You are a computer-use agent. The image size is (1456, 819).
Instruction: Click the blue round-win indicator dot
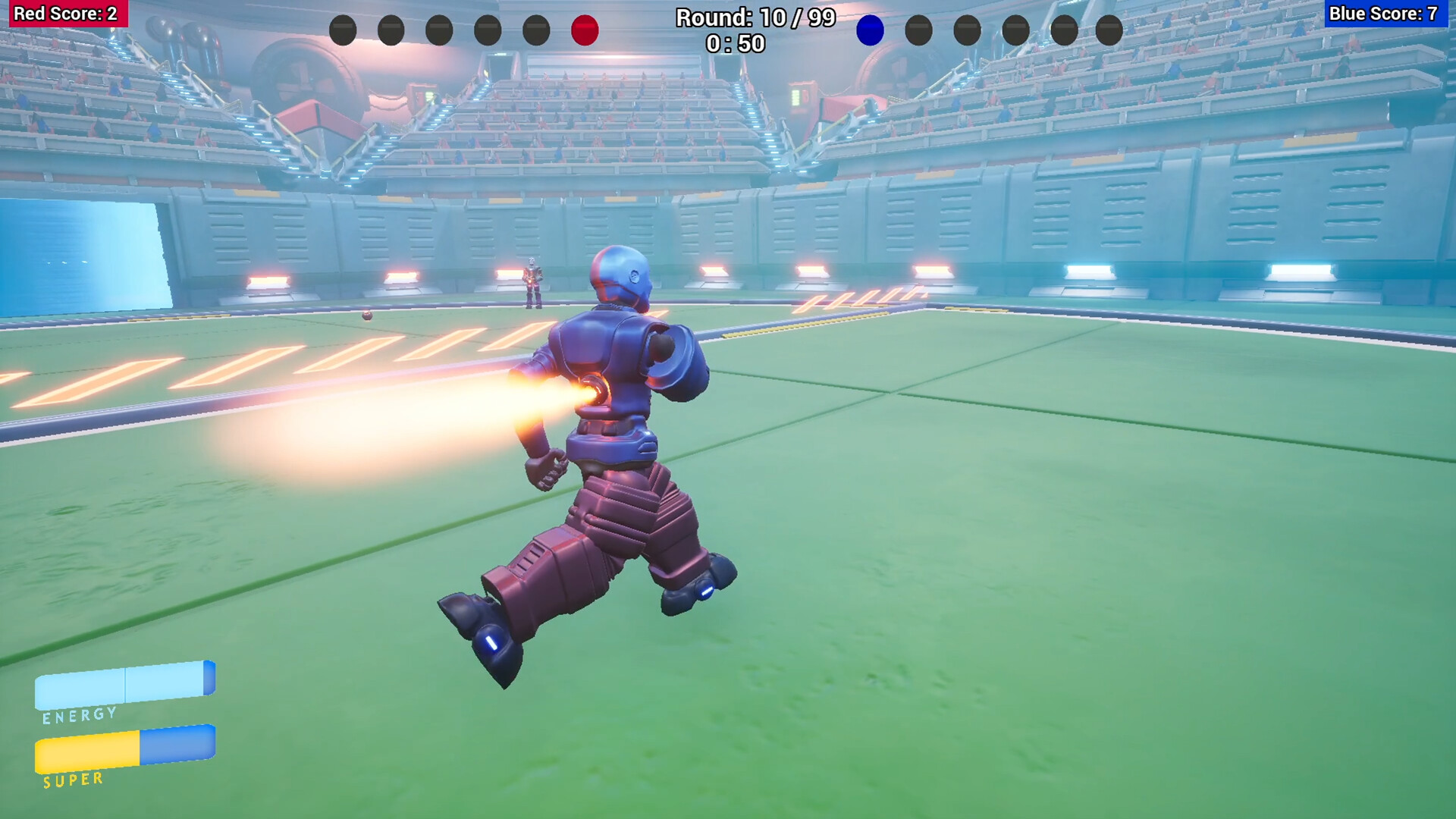[871, 31]
